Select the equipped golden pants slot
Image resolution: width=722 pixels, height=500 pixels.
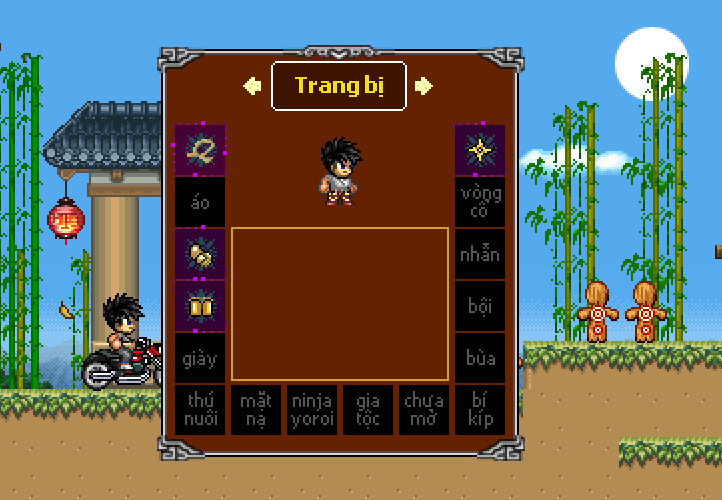click(200, 306)
